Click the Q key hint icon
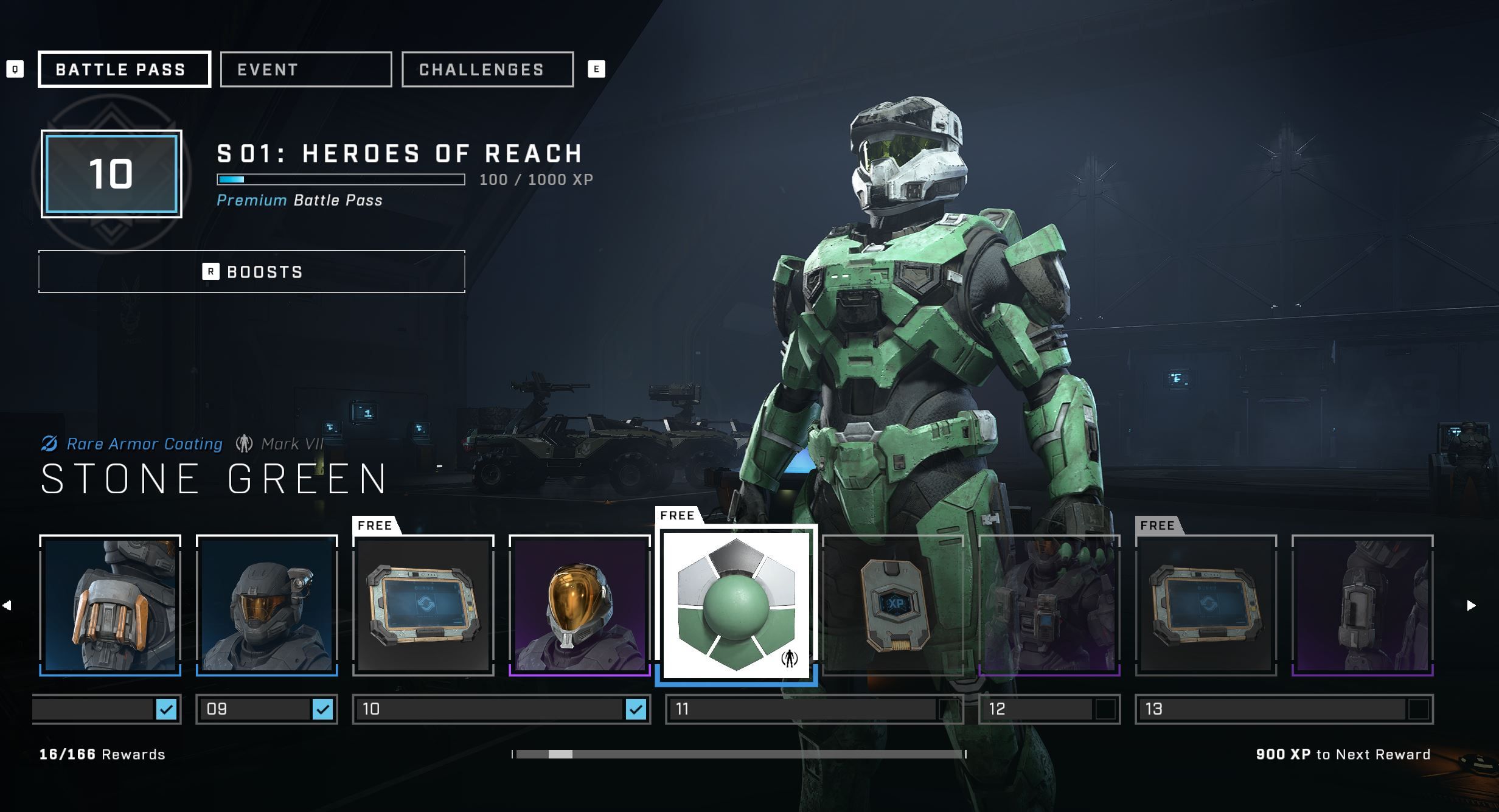The image size is (1499, 812). pos(15,69)
